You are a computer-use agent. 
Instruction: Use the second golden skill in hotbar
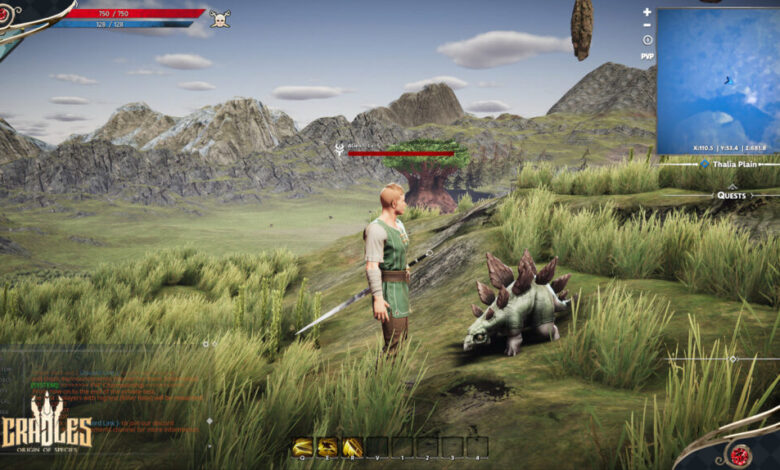point(327,447)
